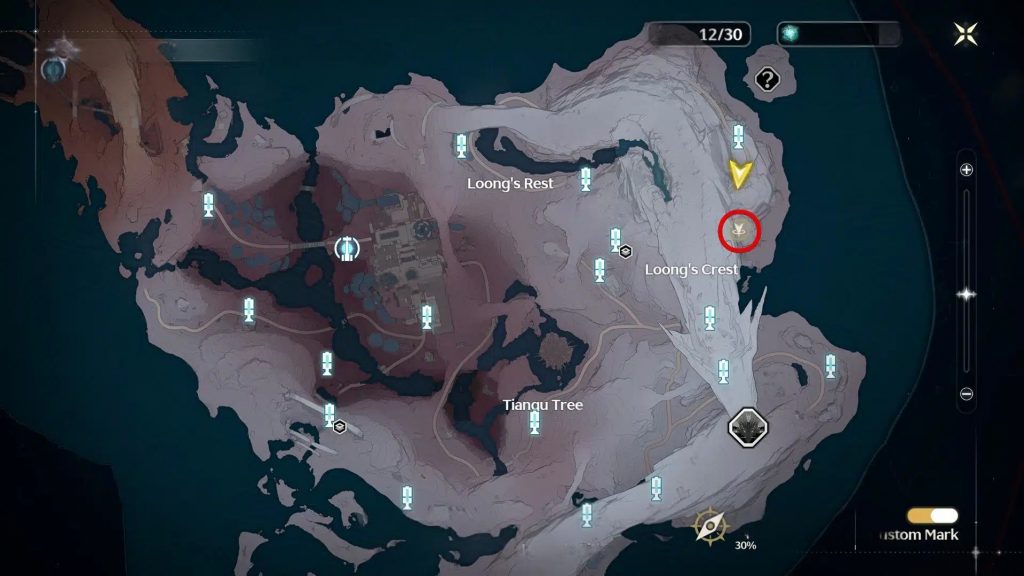Select the beacon beside the Loong's Rest label
The image size is (1024, 576).
pos(586,179)
